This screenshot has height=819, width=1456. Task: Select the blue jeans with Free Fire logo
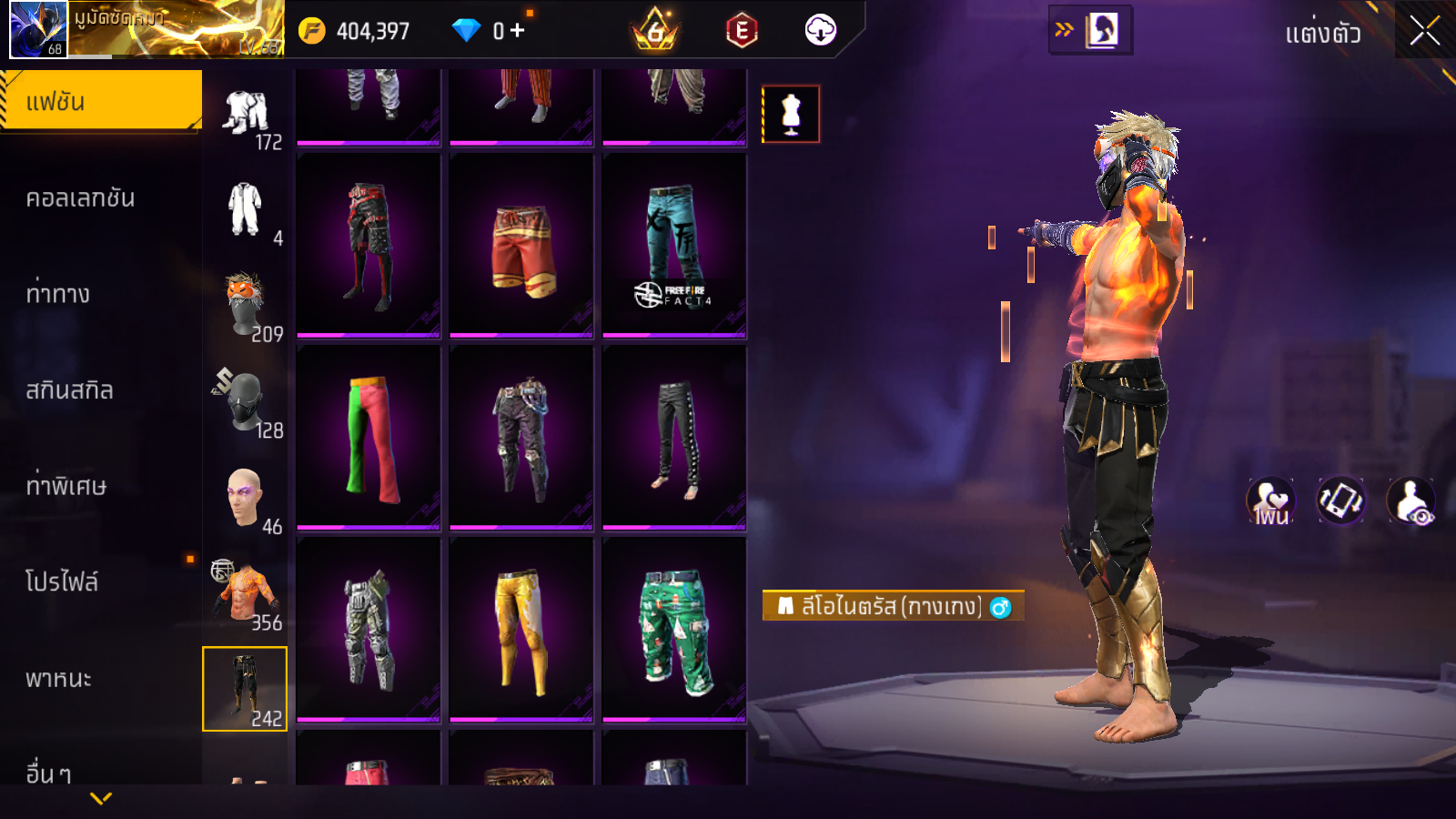[x=674, y=246]
